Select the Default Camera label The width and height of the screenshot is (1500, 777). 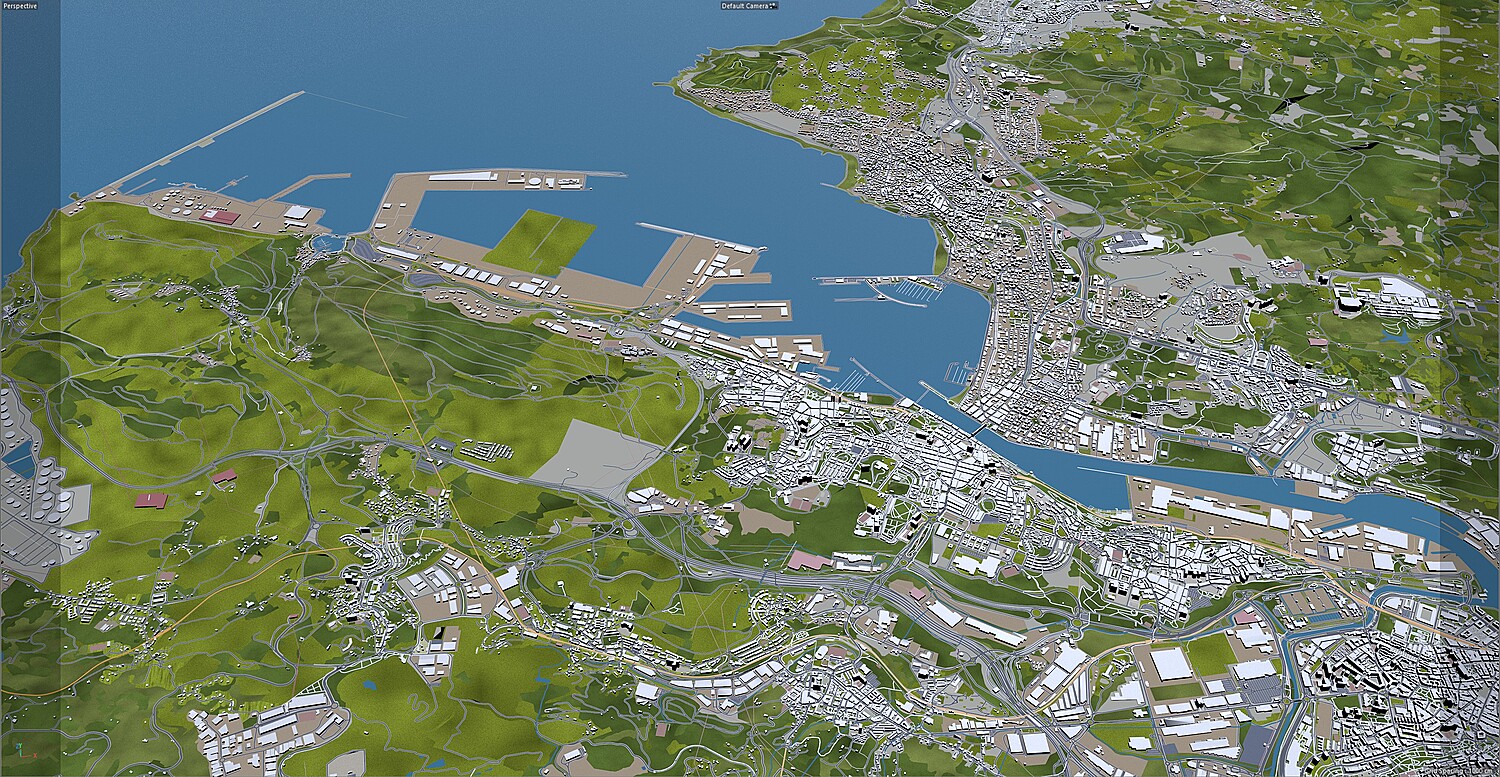[747, 6]
